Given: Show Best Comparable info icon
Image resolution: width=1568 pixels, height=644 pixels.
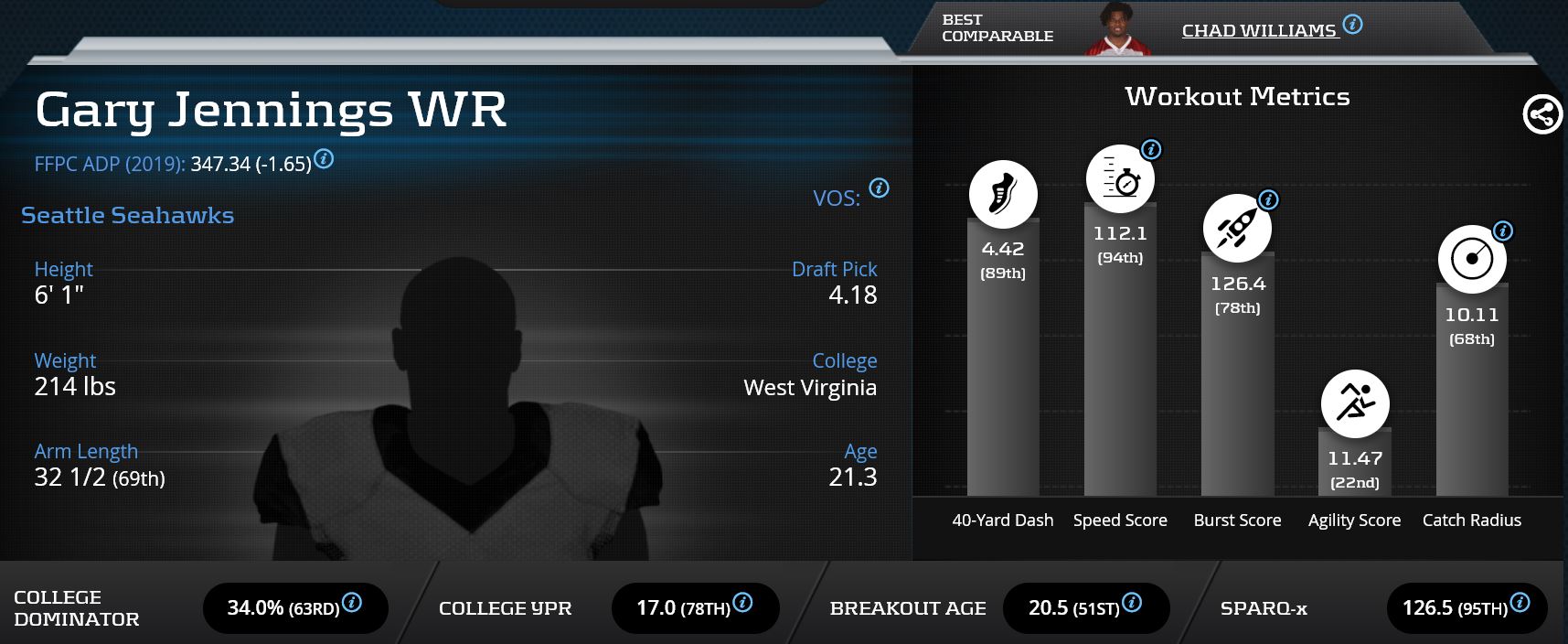Looking at the screenshot, I should click(1352, 25).
